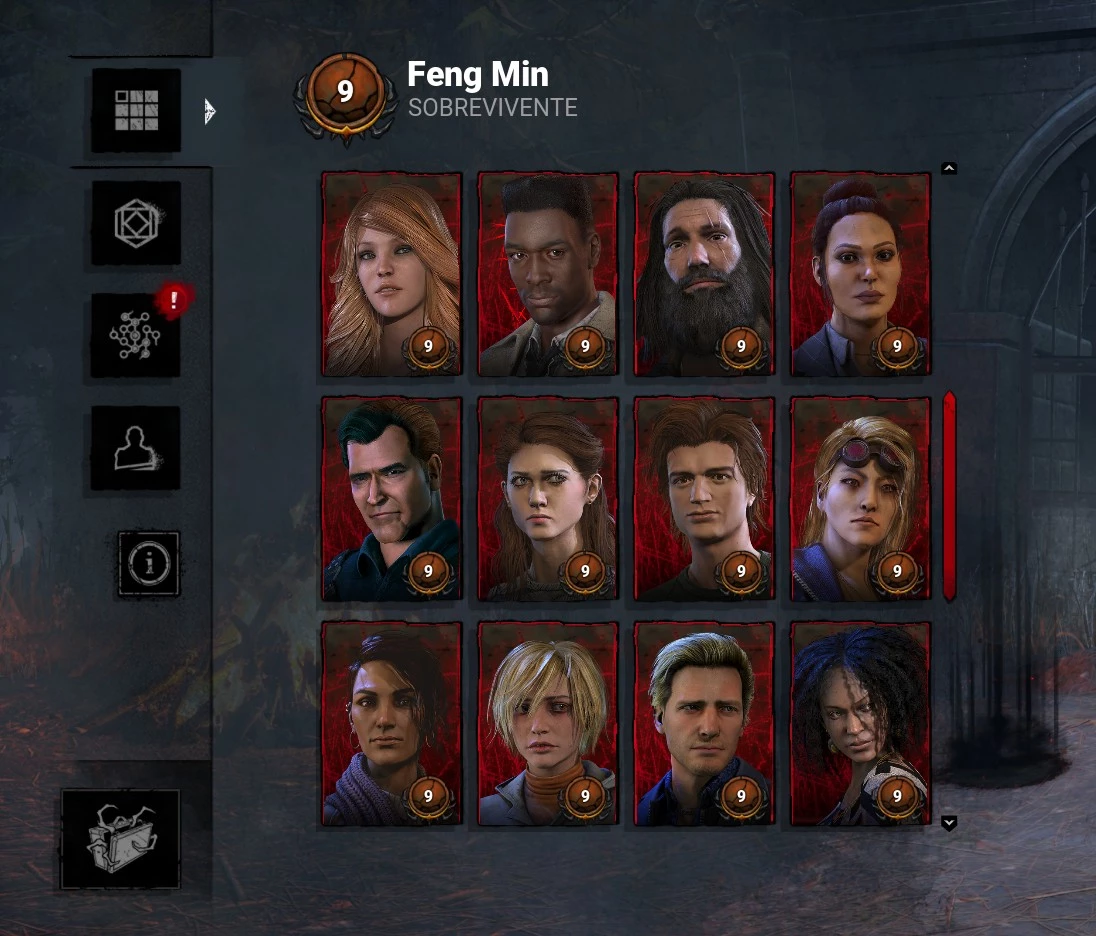The width and height of the screenshot is (1096, 936).
Task: Choose the survivor with dark curly dreadlocks
Action: point(860,723)
